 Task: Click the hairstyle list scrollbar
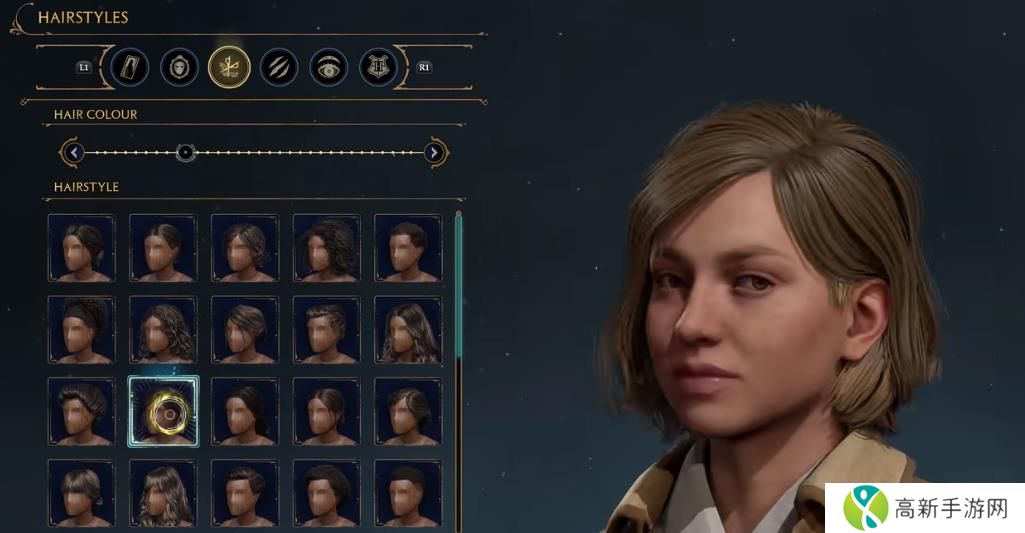(458, 300)
